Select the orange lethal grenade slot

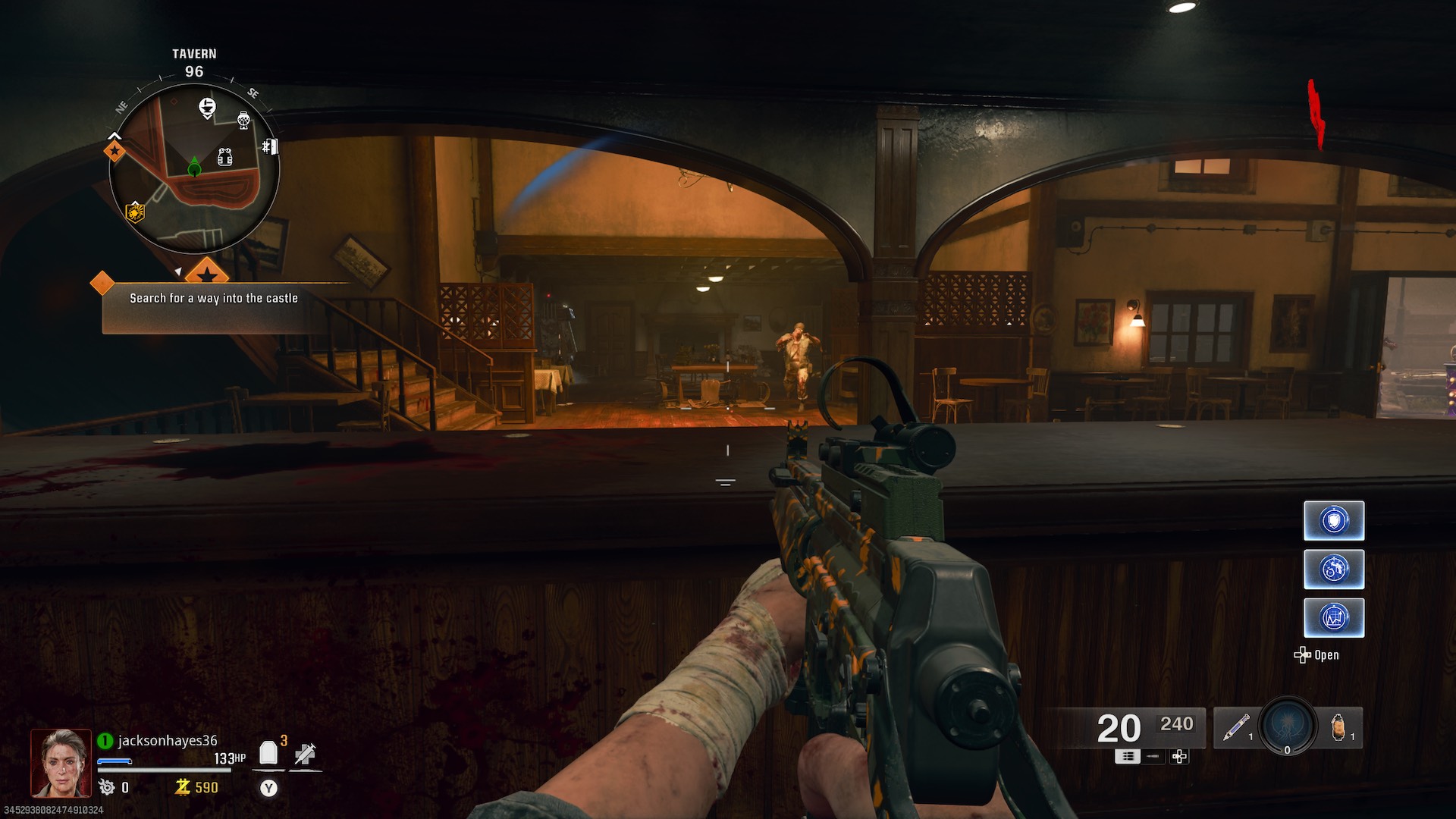pyautogui.click(x=1340, y=728)
